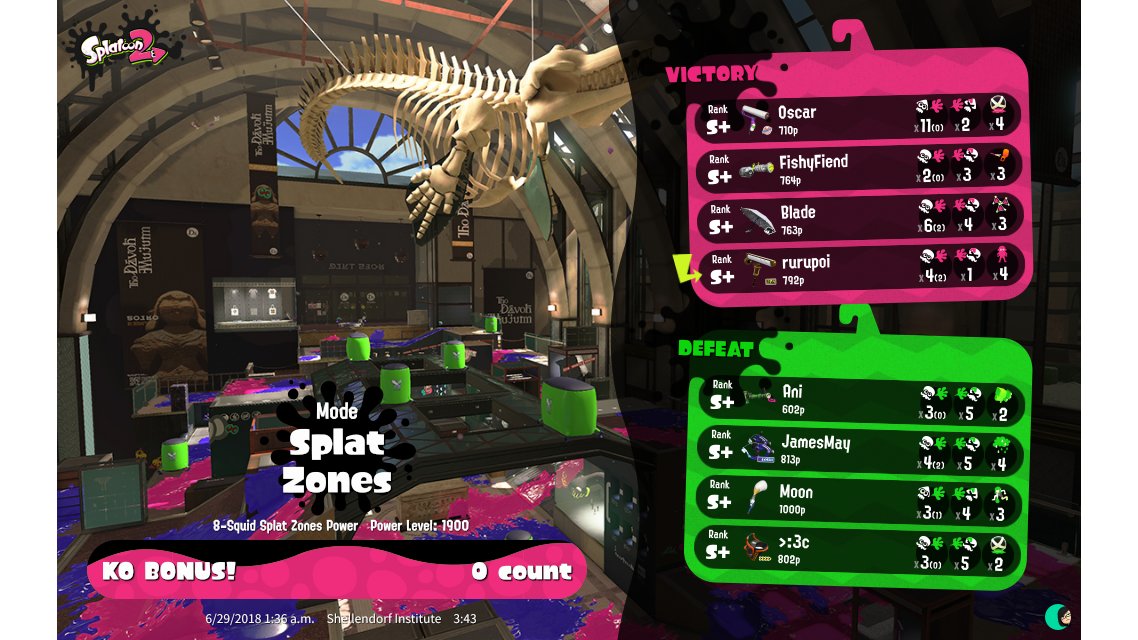Viewport: 1138px width, 640px height.
Task: Choose the >:3c player row
Action: pos(860,548)
